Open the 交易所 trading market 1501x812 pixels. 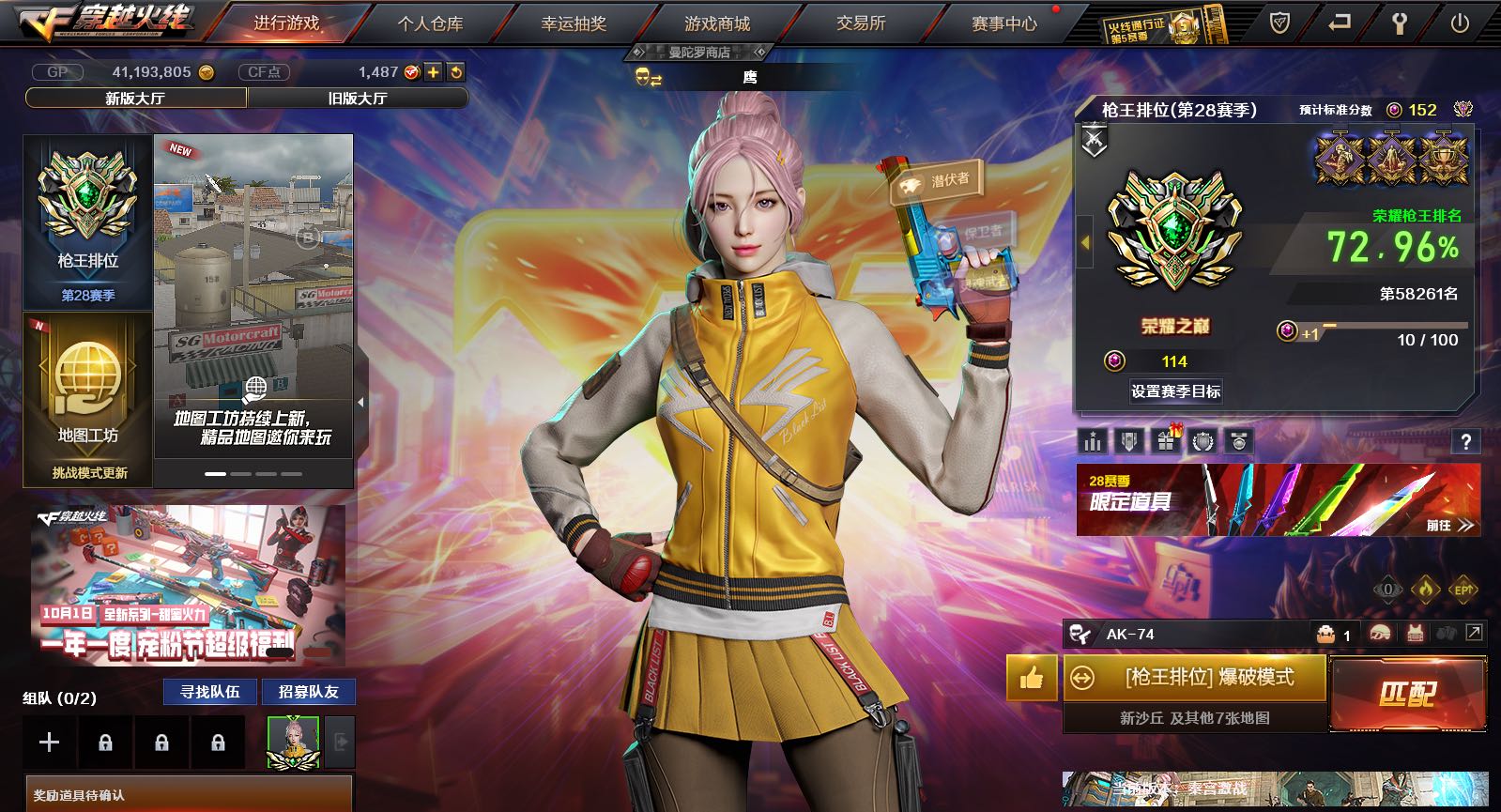click(x=861, y=23)
